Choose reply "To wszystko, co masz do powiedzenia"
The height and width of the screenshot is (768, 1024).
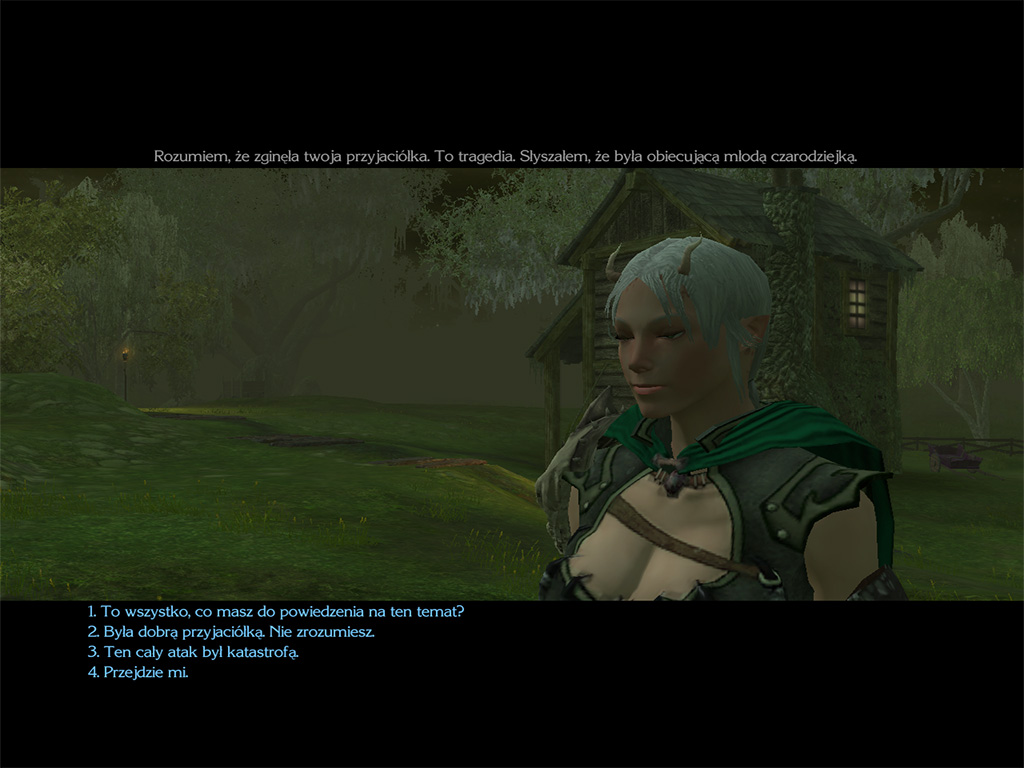(x=276, y=611)
